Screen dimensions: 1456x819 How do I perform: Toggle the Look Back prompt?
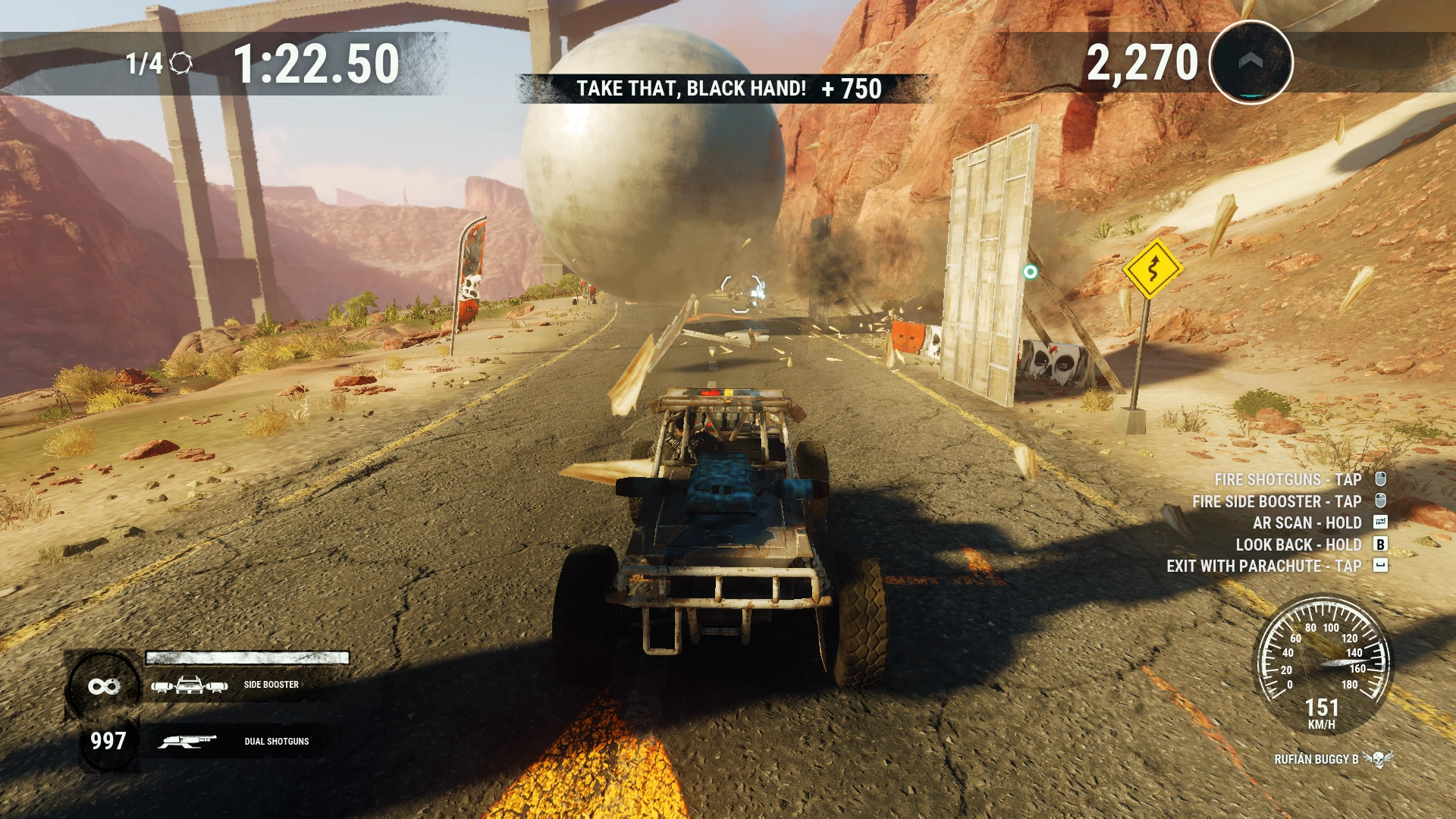click(1298, 544)
